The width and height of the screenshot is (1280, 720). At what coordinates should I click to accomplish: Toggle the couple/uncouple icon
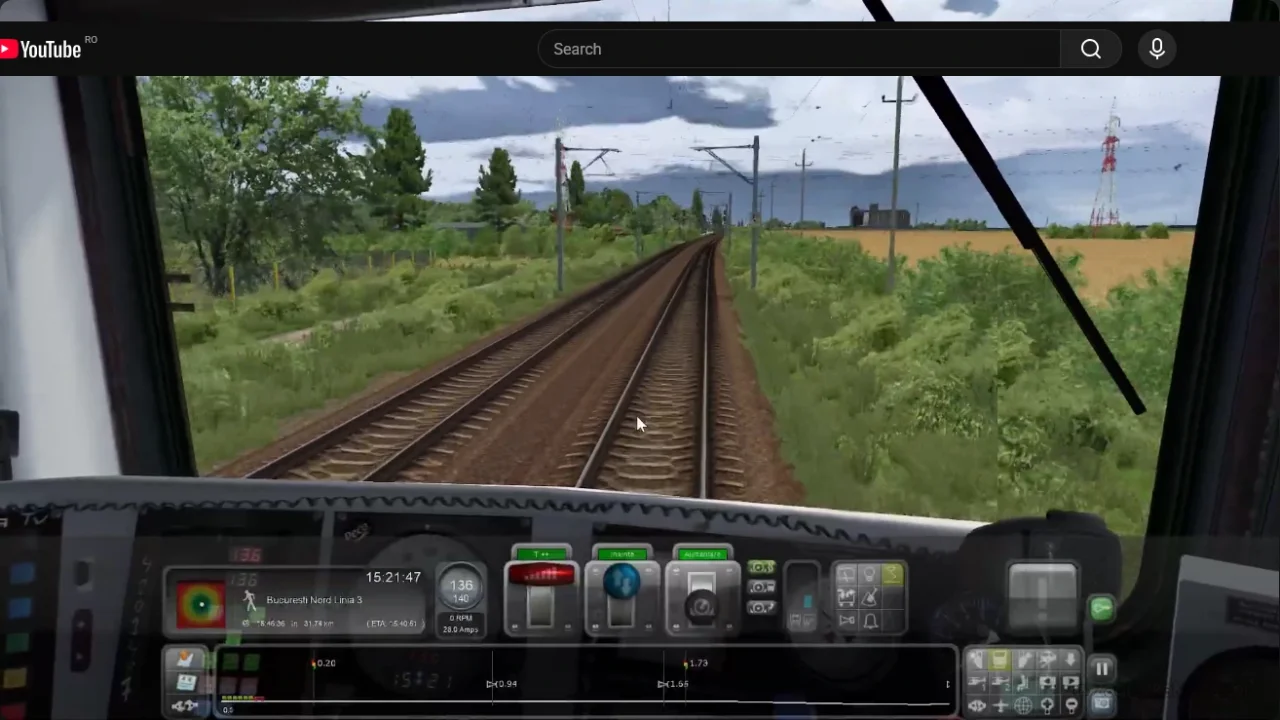[977, 705]
